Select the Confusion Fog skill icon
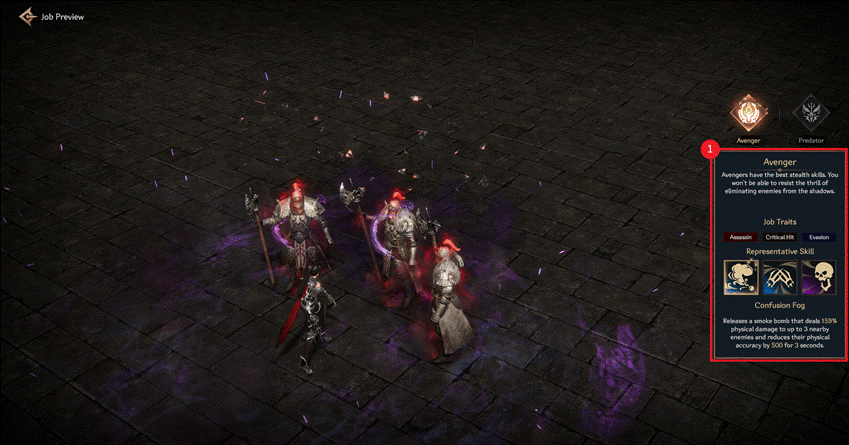This screenshot has width=849, height=445. tap(740, 277)
